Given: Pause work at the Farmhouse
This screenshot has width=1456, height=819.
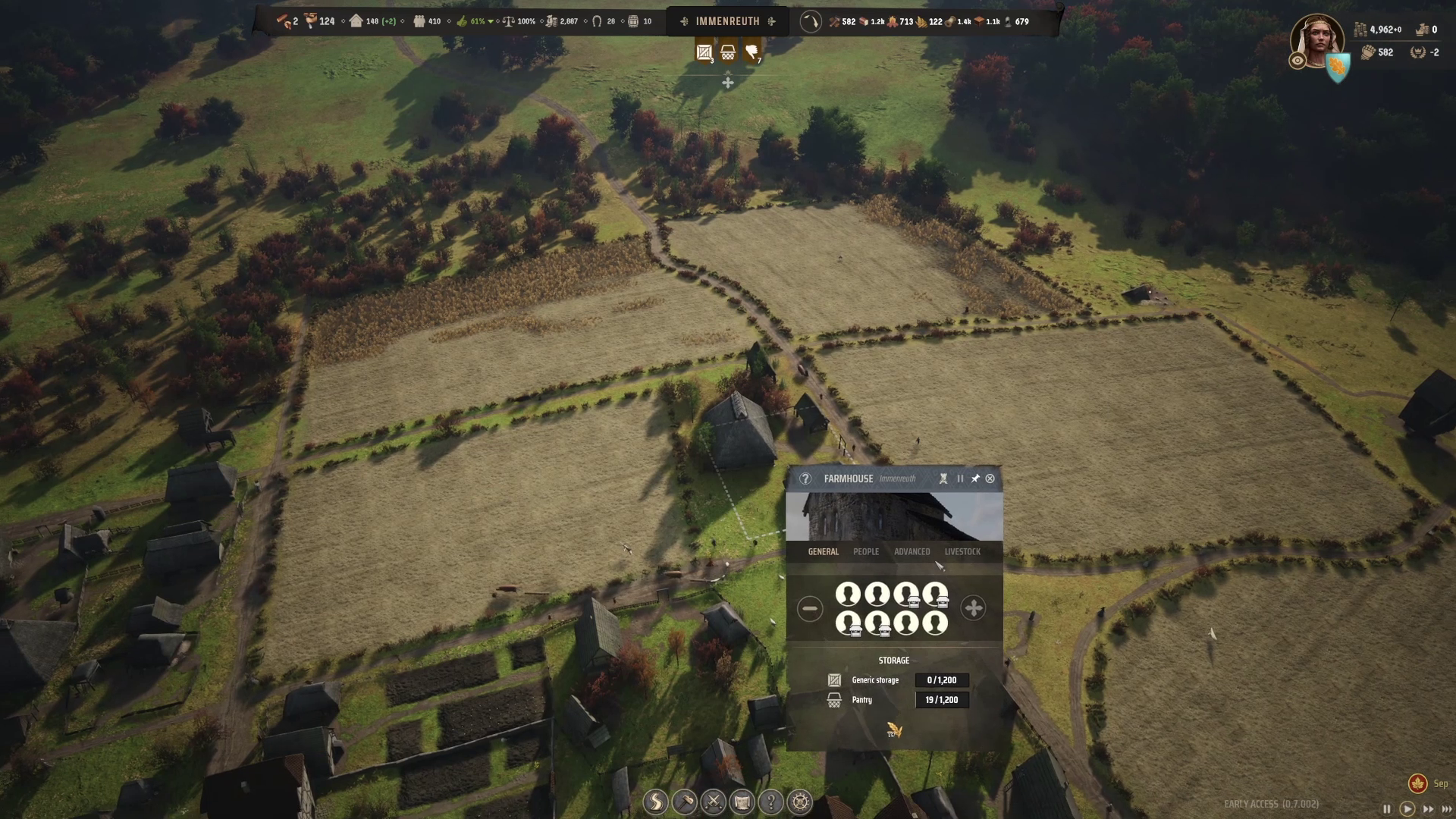Looking at the screenshot, I should (x=960, y=479).
